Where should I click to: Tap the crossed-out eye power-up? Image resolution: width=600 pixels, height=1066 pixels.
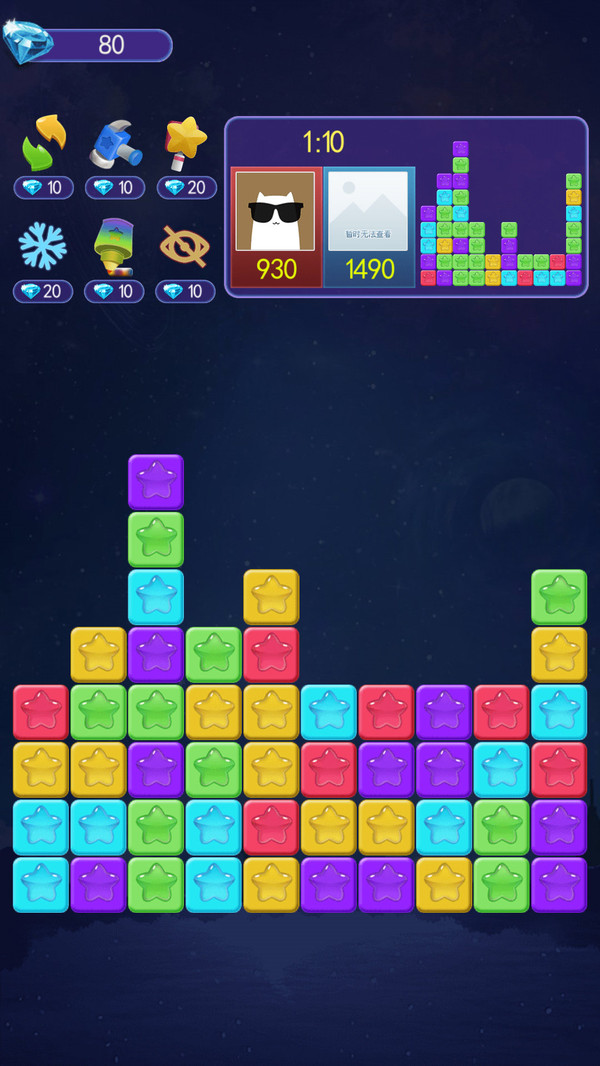click(x=186, y=246)
